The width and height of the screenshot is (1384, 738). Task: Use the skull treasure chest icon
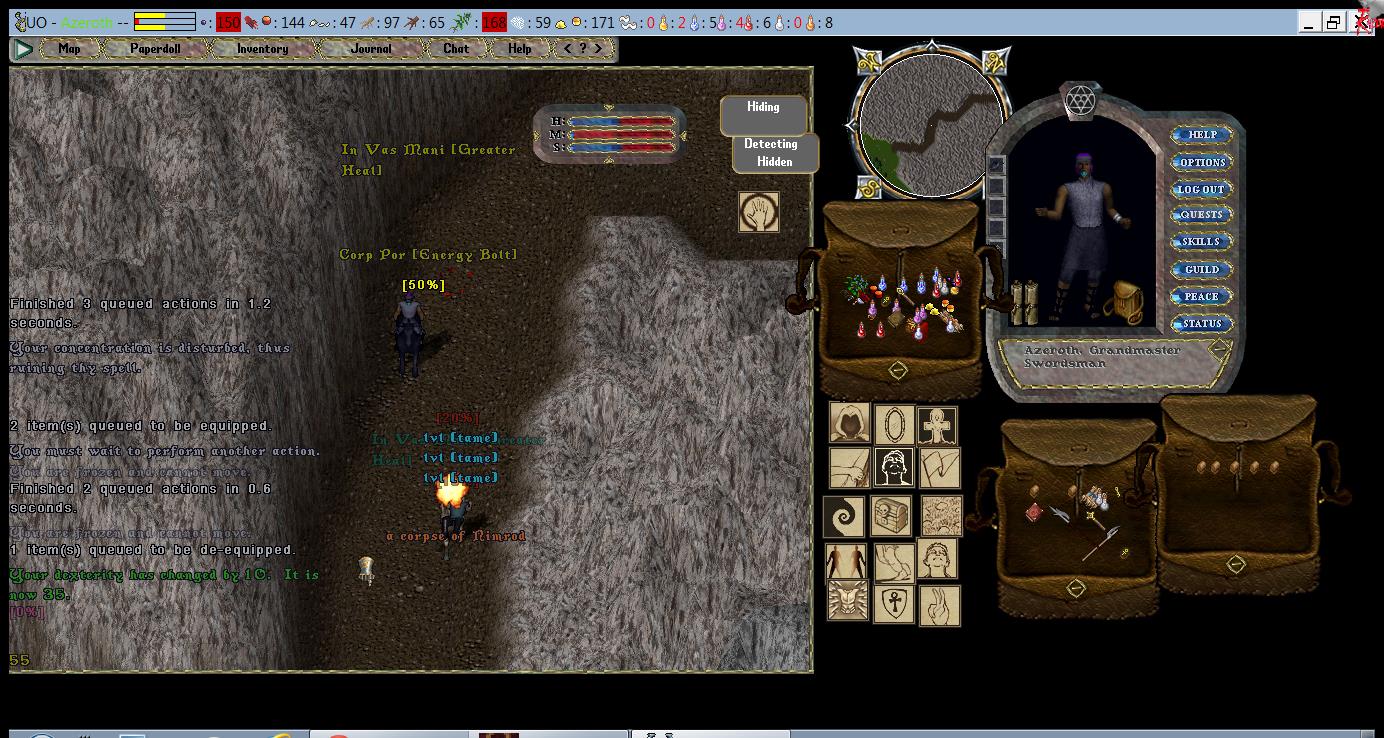[x=890, y=515]
